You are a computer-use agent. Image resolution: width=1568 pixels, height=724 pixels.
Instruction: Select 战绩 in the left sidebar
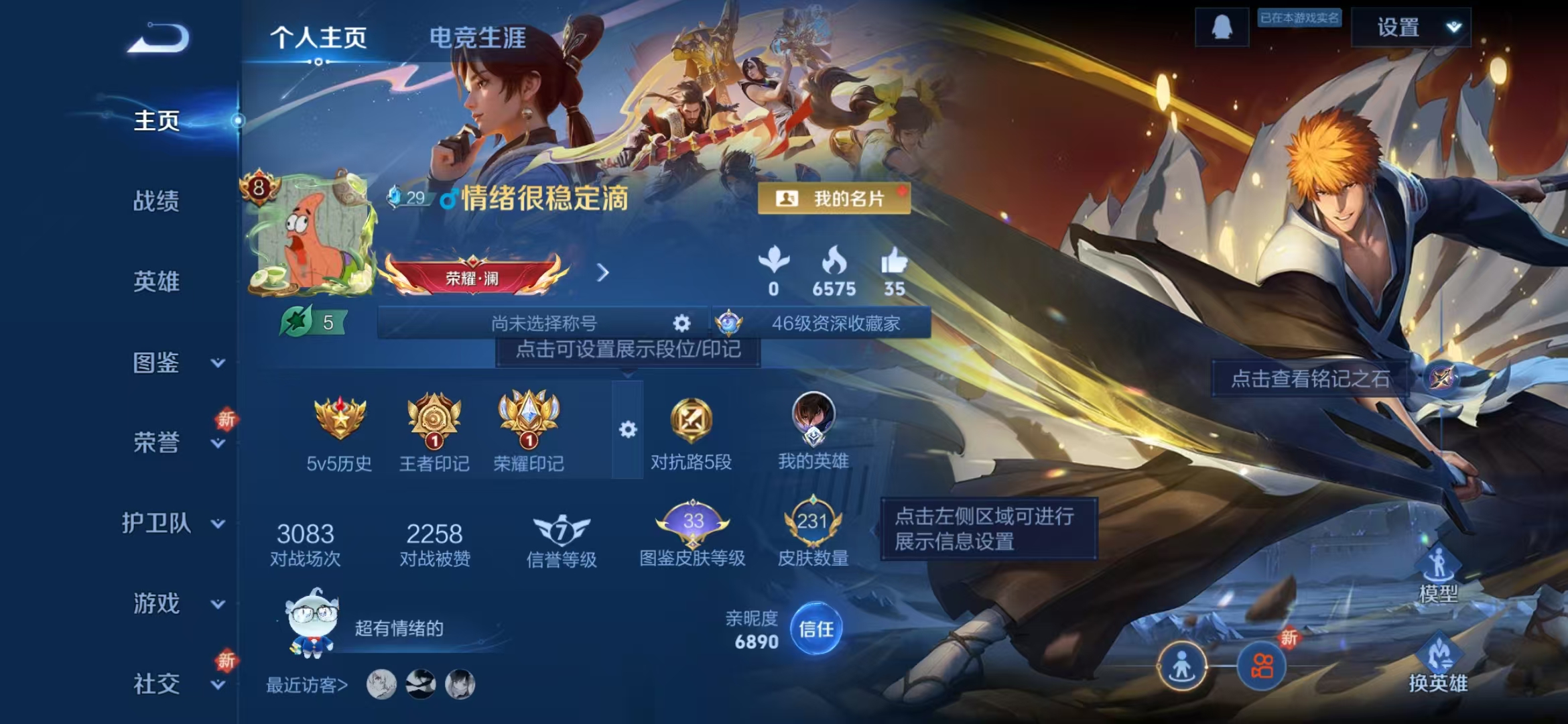pyautogui.click(x=155, y=201)
